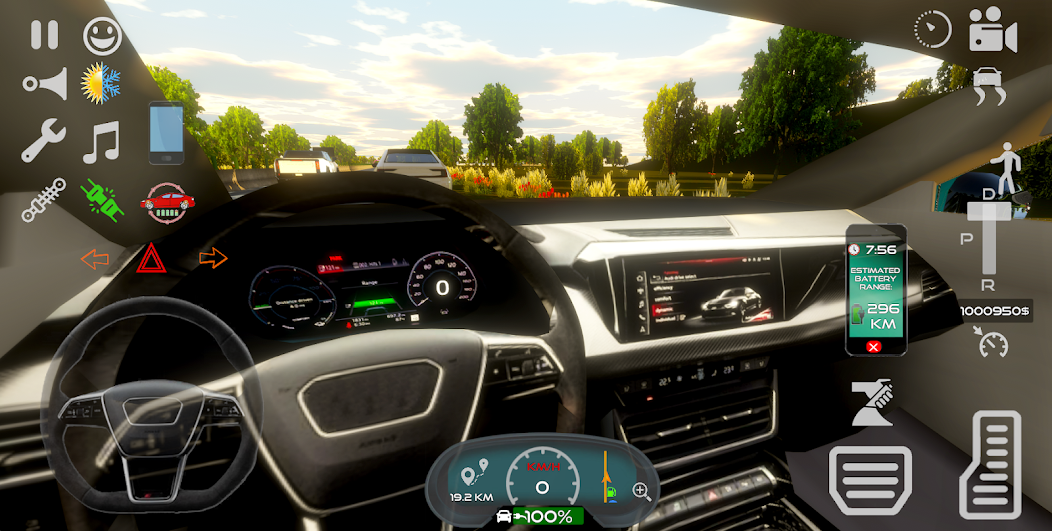Screen dimensions: 1052x531
Task: Activate the red hazard lights triangle
Action: (151, 259)
